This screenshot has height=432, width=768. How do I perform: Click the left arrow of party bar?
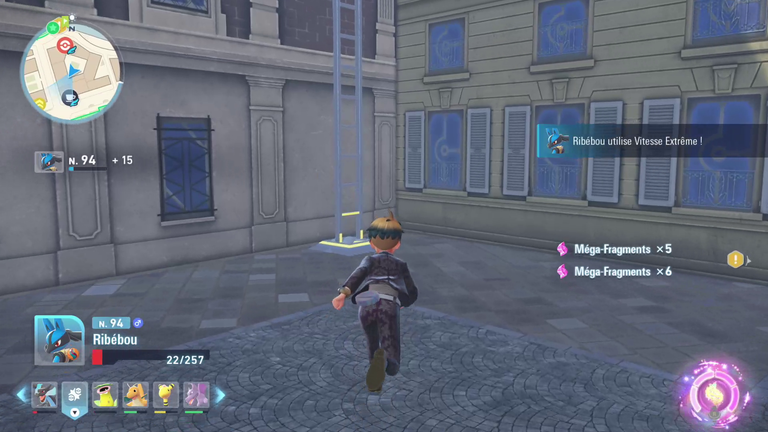click(x=21, y=395)
